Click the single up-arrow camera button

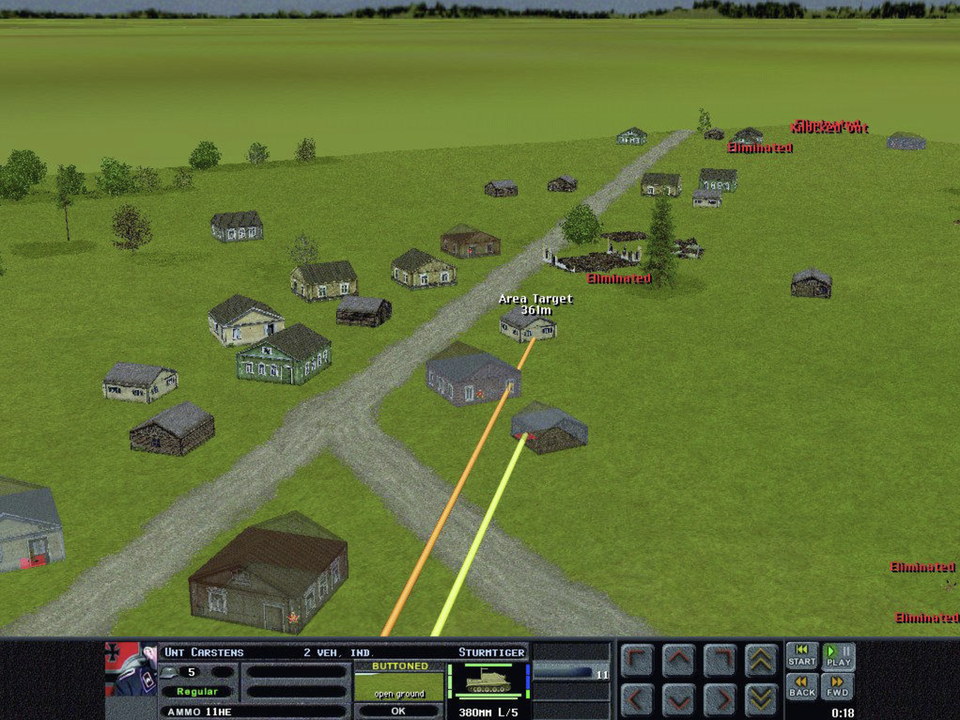coord(678,660)
